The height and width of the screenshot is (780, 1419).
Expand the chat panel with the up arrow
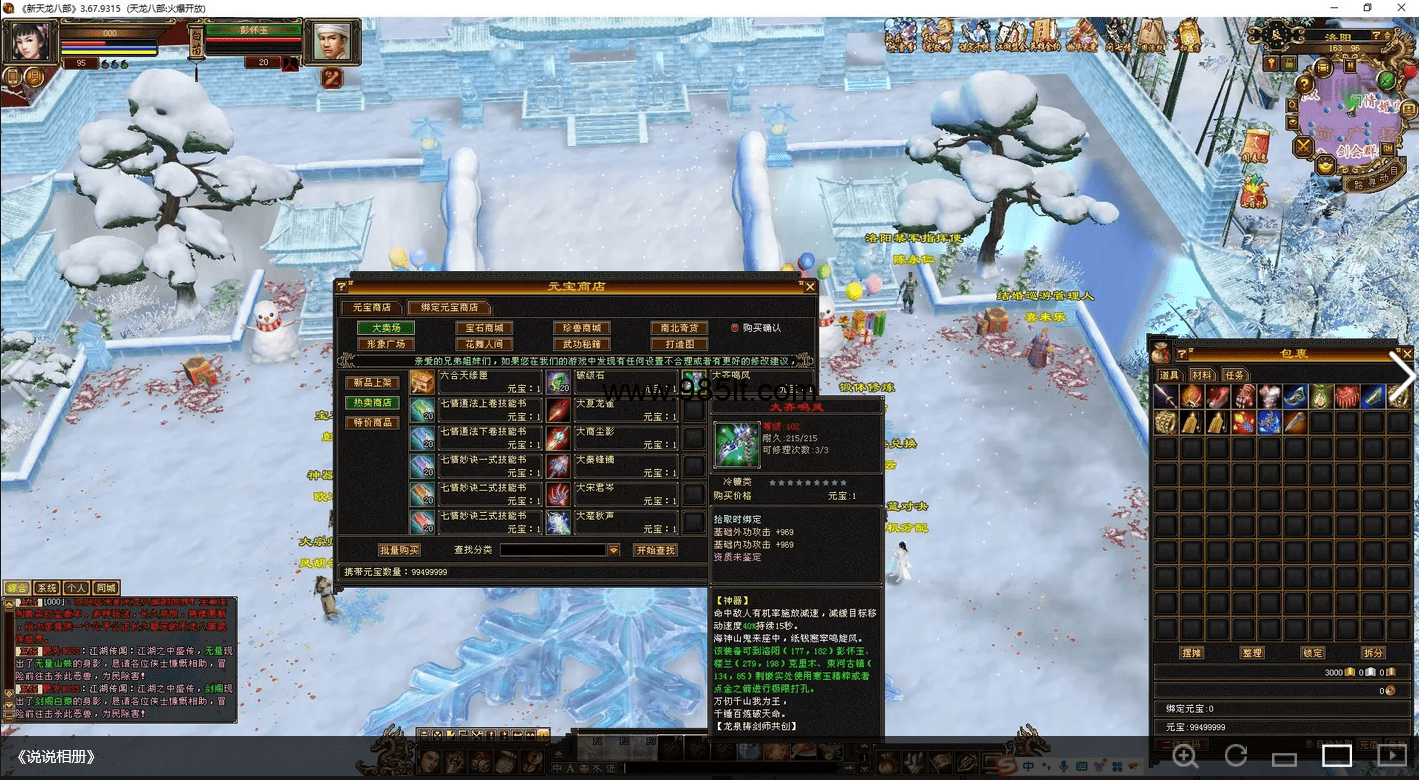pyautogui.click(x=9, y=604)
